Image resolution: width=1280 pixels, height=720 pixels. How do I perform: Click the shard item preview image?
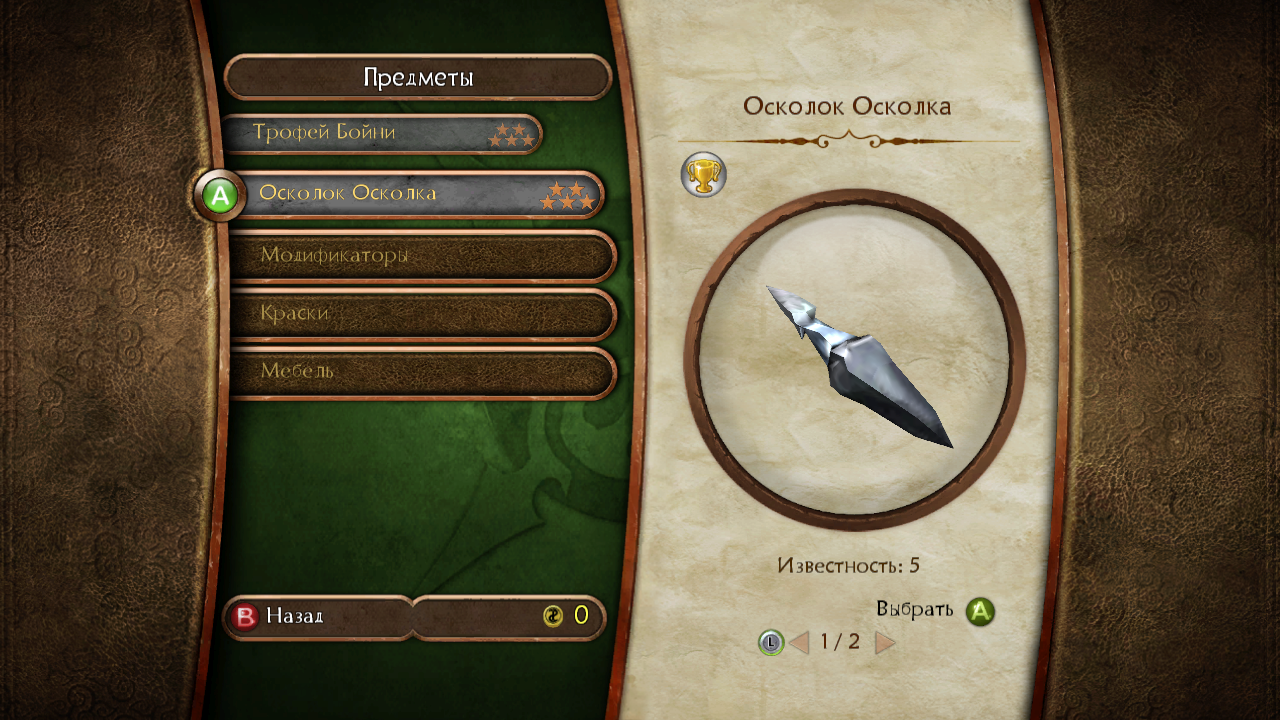(855, 361)
